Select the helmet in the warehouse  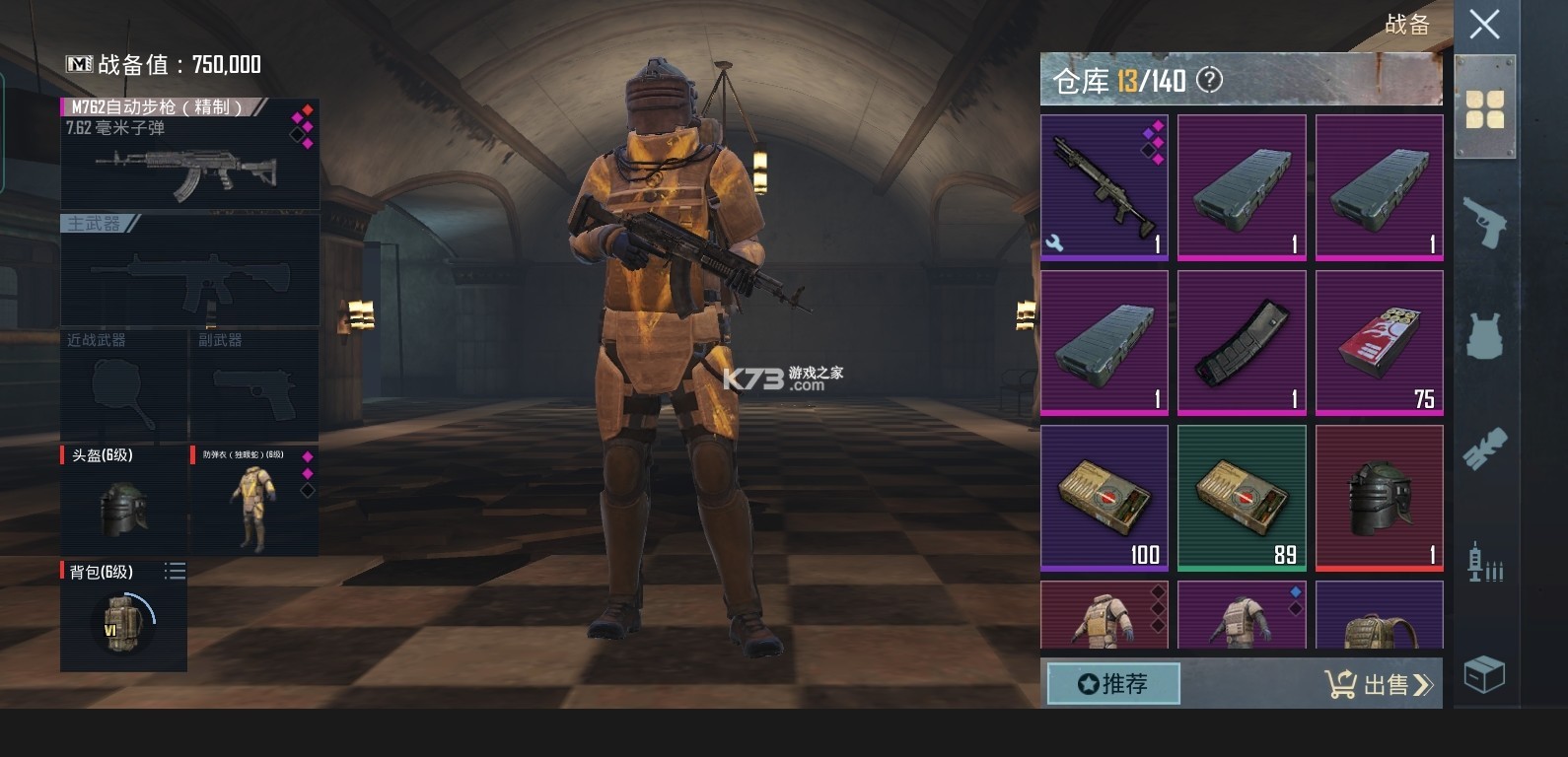click(x=1379, y=497)
